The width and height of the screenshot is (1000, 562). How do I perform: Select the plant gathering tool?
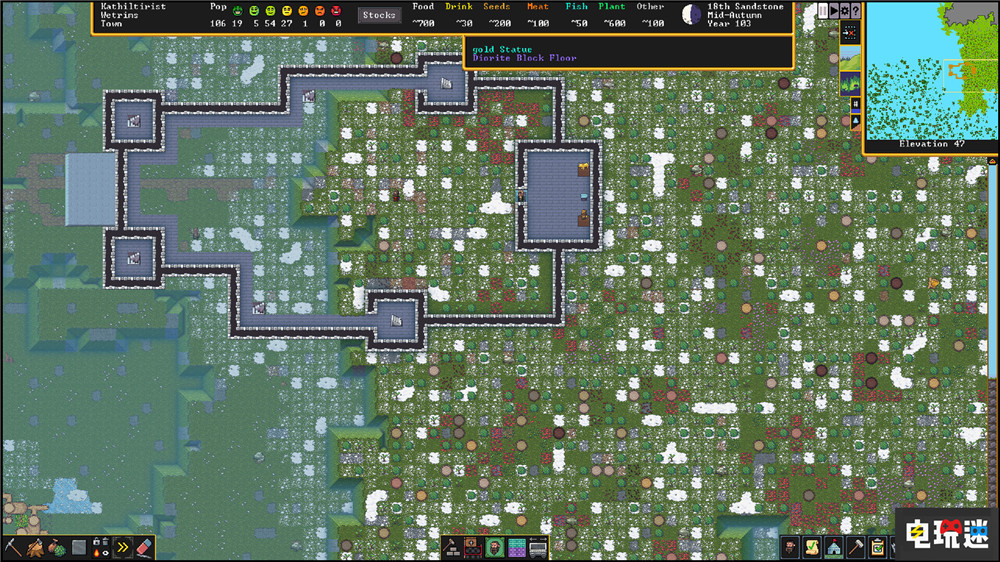point(57,547)
